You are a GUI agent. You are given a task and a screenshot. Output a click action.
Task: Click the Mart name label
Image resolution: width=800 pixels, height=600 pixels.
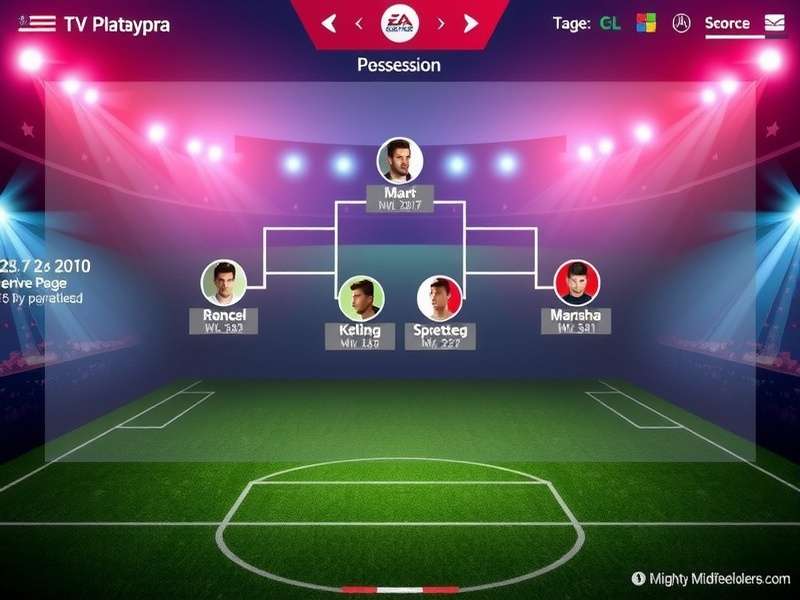400,192
